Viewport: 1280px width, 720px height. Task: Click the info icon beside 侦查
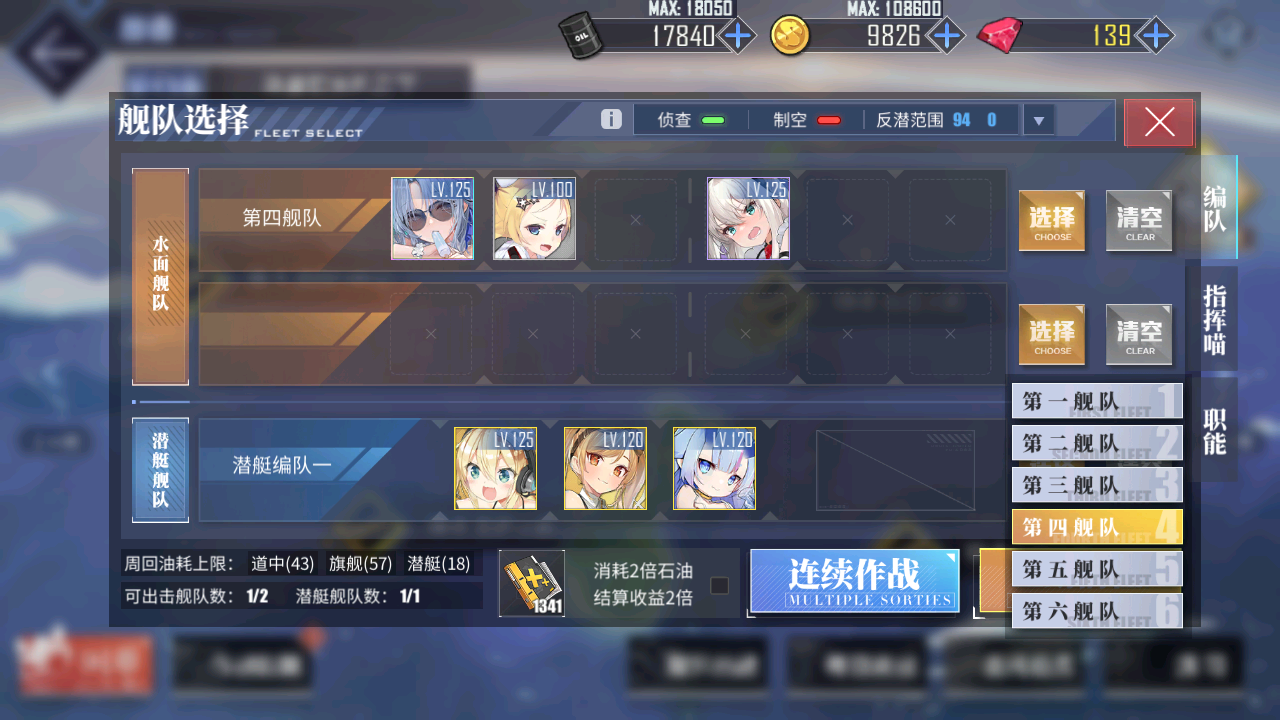coord(612,120)
